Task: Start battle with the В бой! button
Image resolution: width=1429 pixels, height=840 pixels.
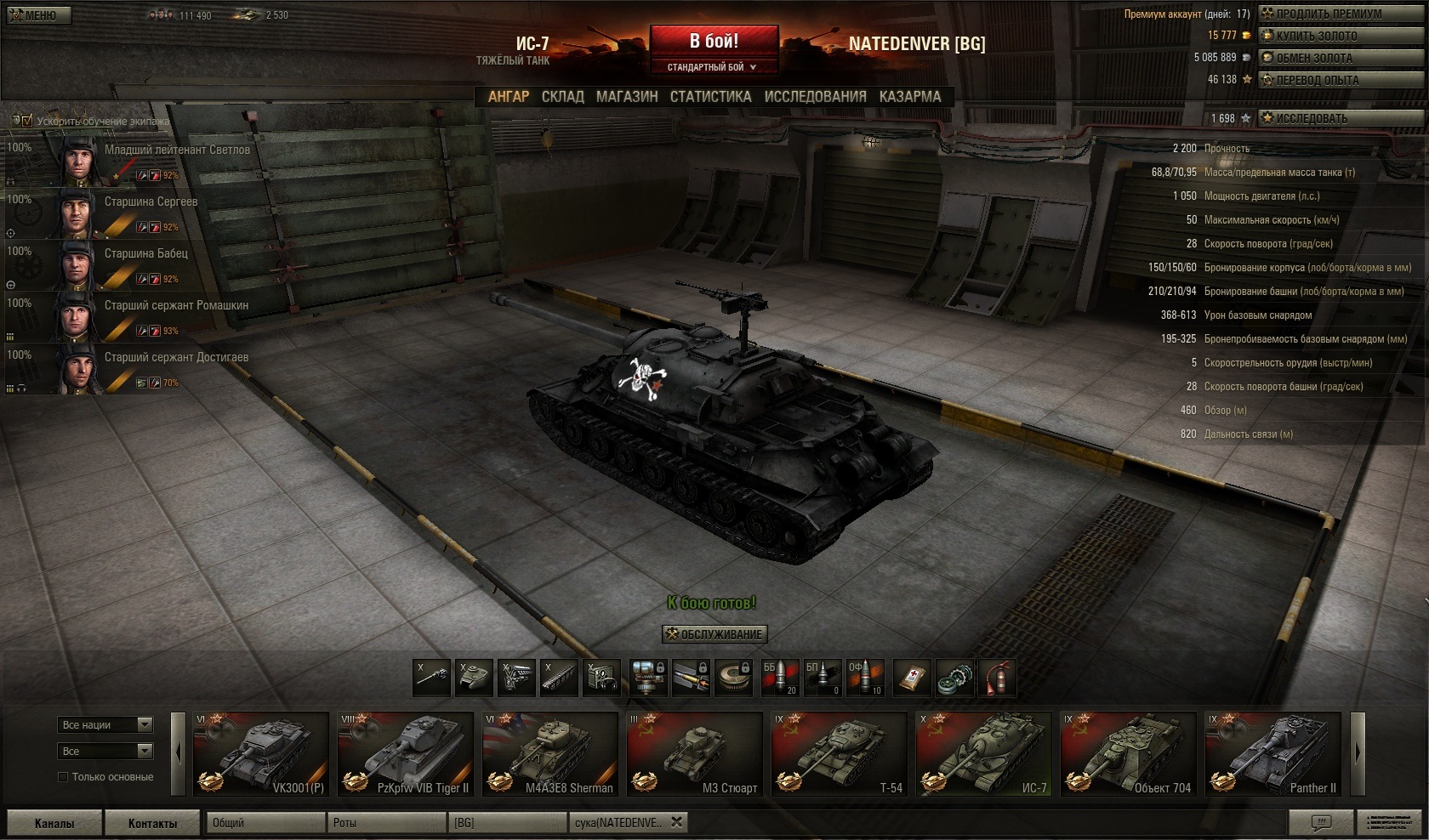Action: pyautogui.click(x=714, y=41)
